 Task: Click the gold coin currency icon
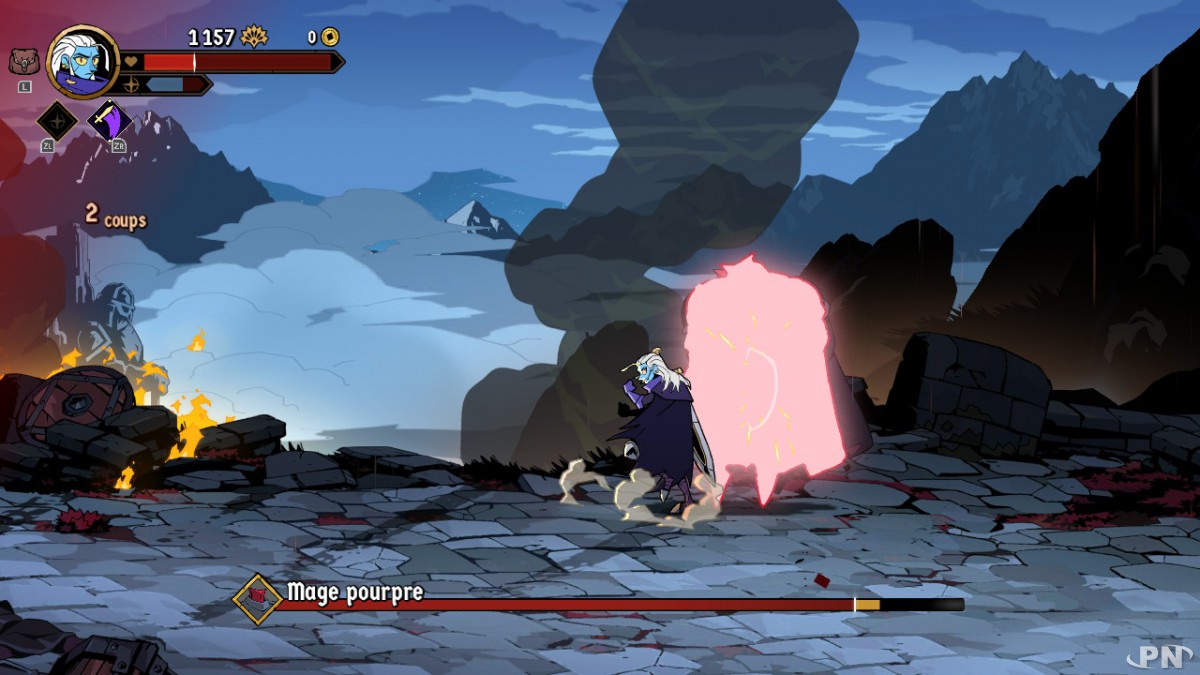330,37
